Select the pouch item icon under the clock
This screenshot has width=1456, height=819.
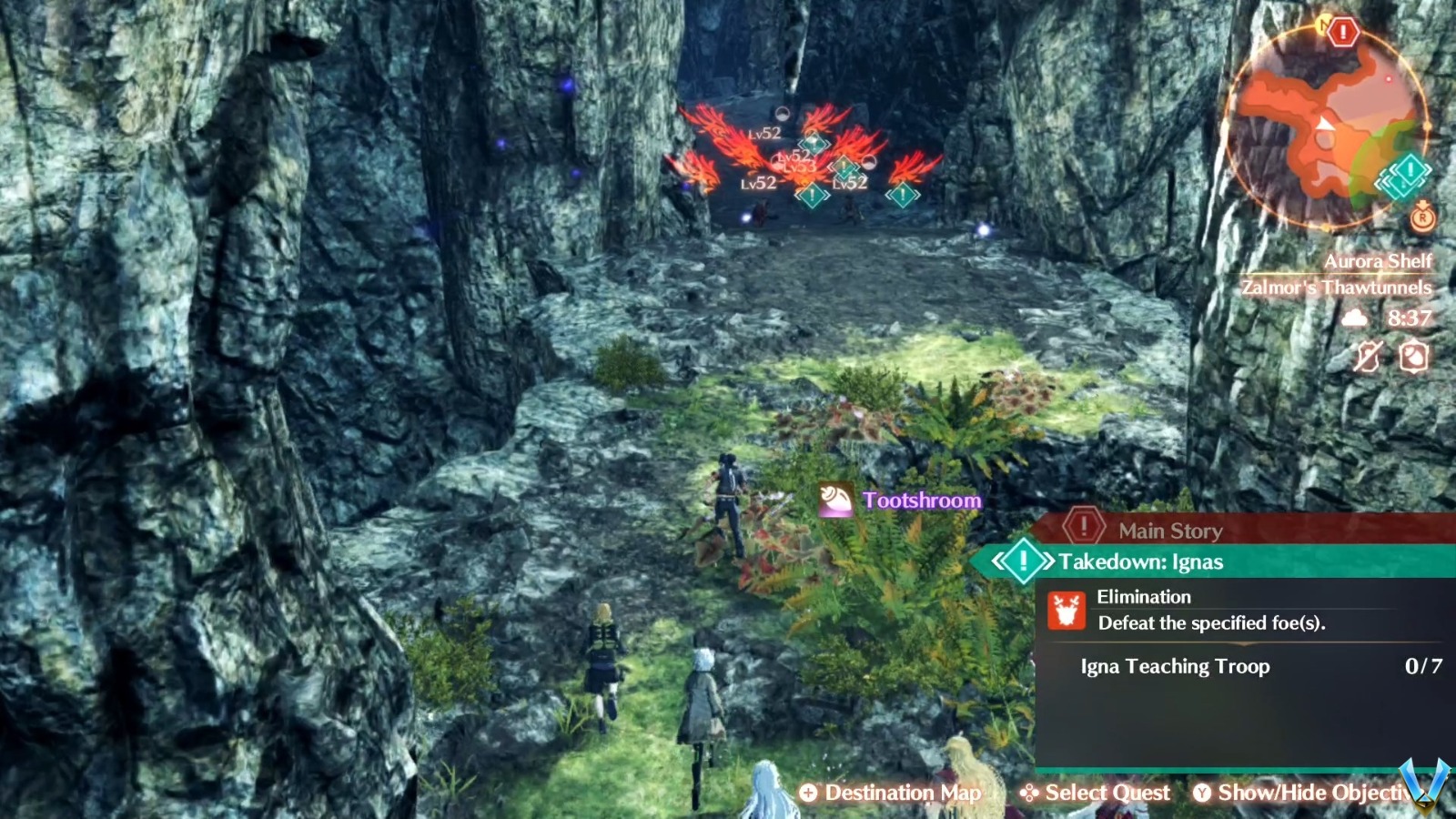[x=1413, y=357]
